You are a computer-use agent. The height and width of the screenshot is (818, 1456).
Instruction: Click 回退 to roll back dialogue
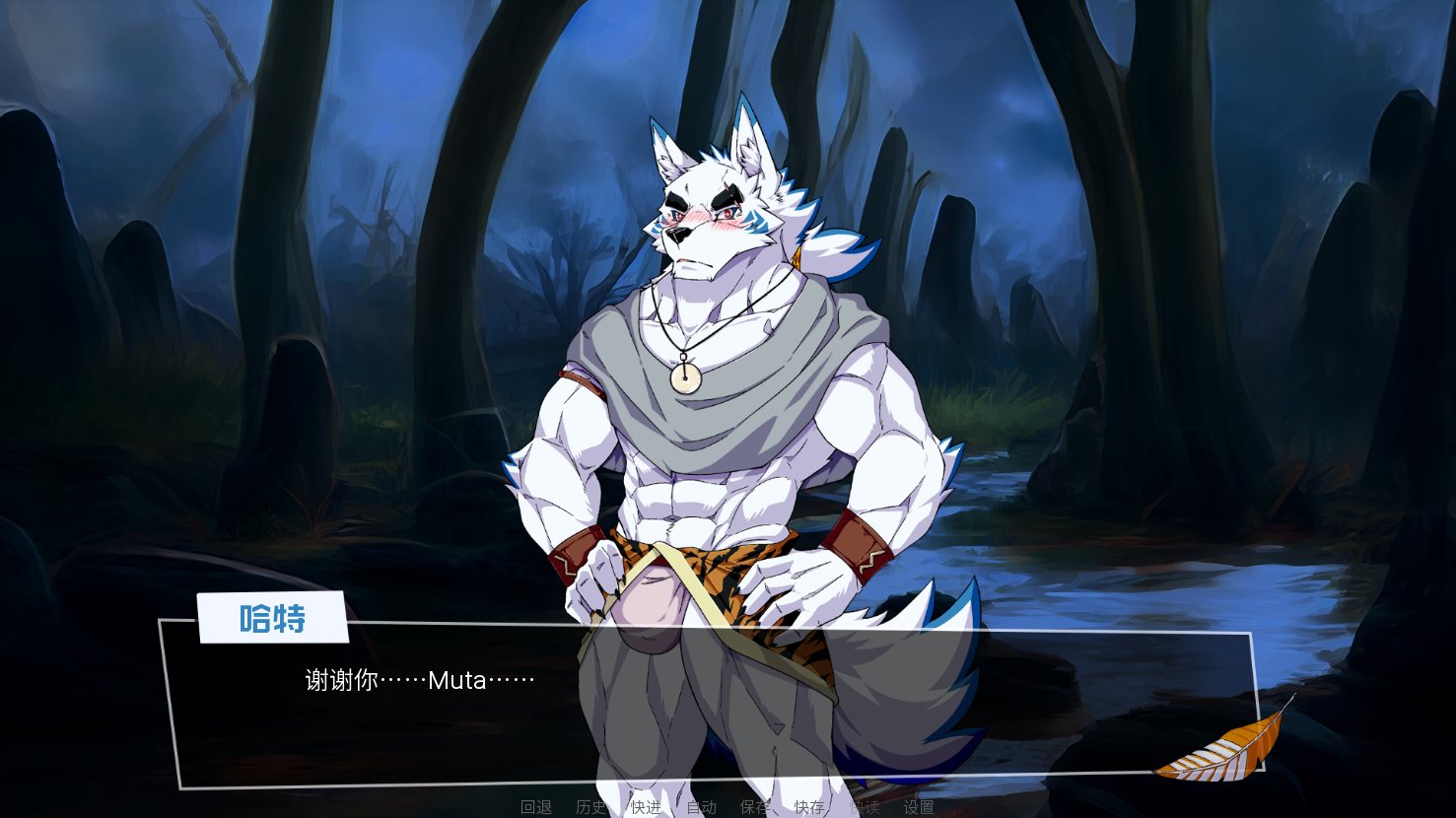pyautogui.click(x=536, y=807)
